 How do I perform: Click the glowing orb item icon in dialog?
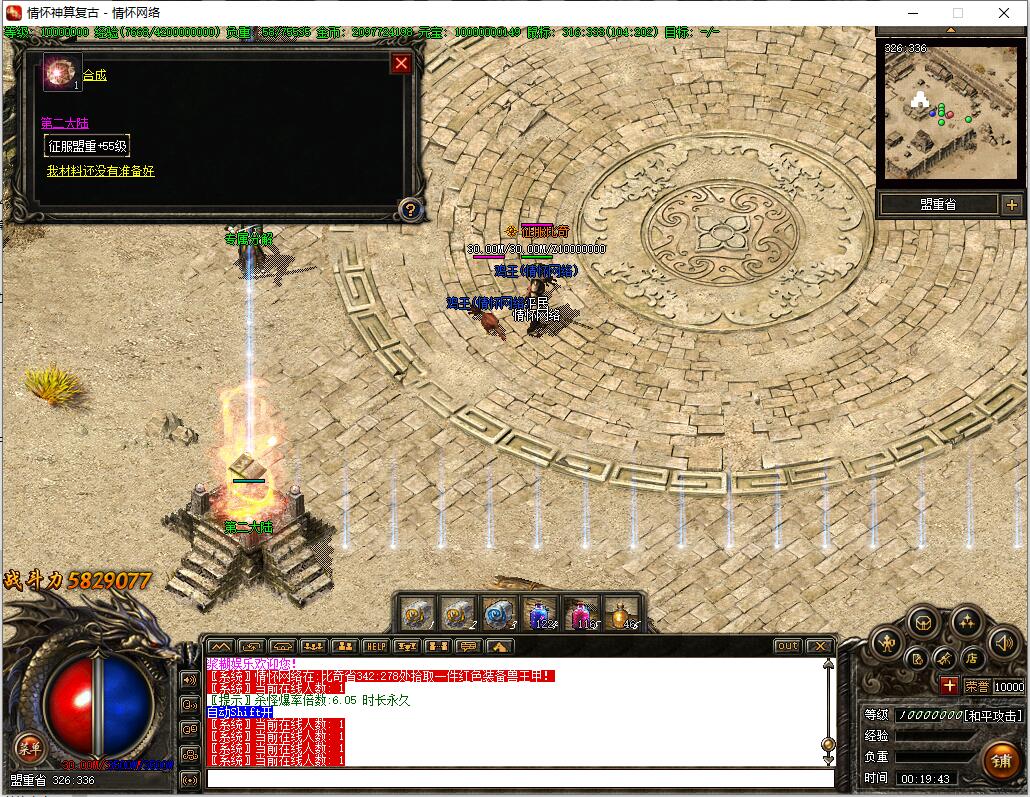60,73
